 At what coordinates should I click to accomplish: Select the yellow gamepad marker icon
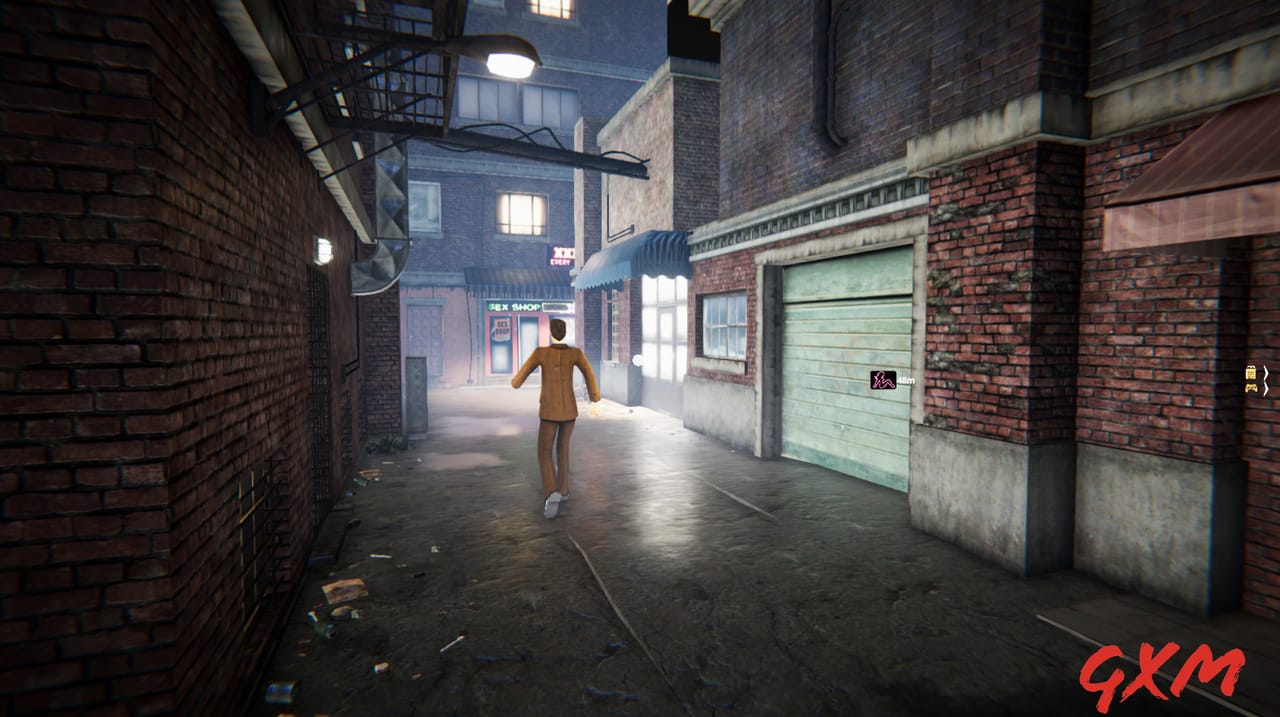click(1250, 387)
